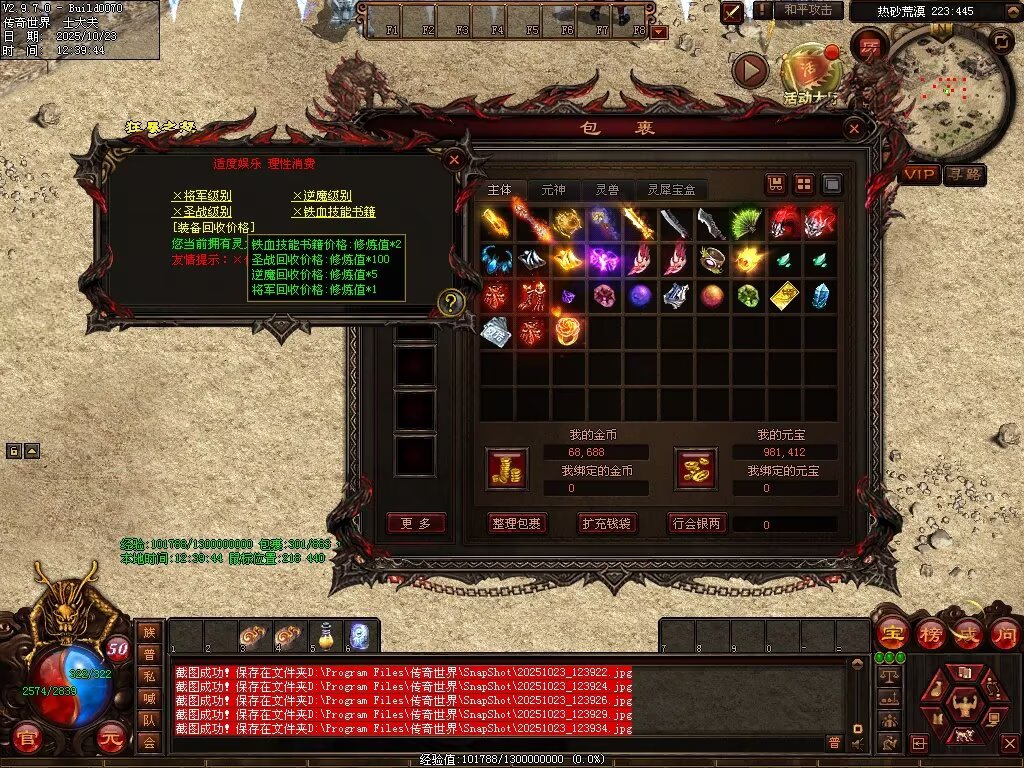The height and width of the screenshot is (768, 1024).
Task: Choose the 逆魔级别 recycle link
Action: (322, 196)
